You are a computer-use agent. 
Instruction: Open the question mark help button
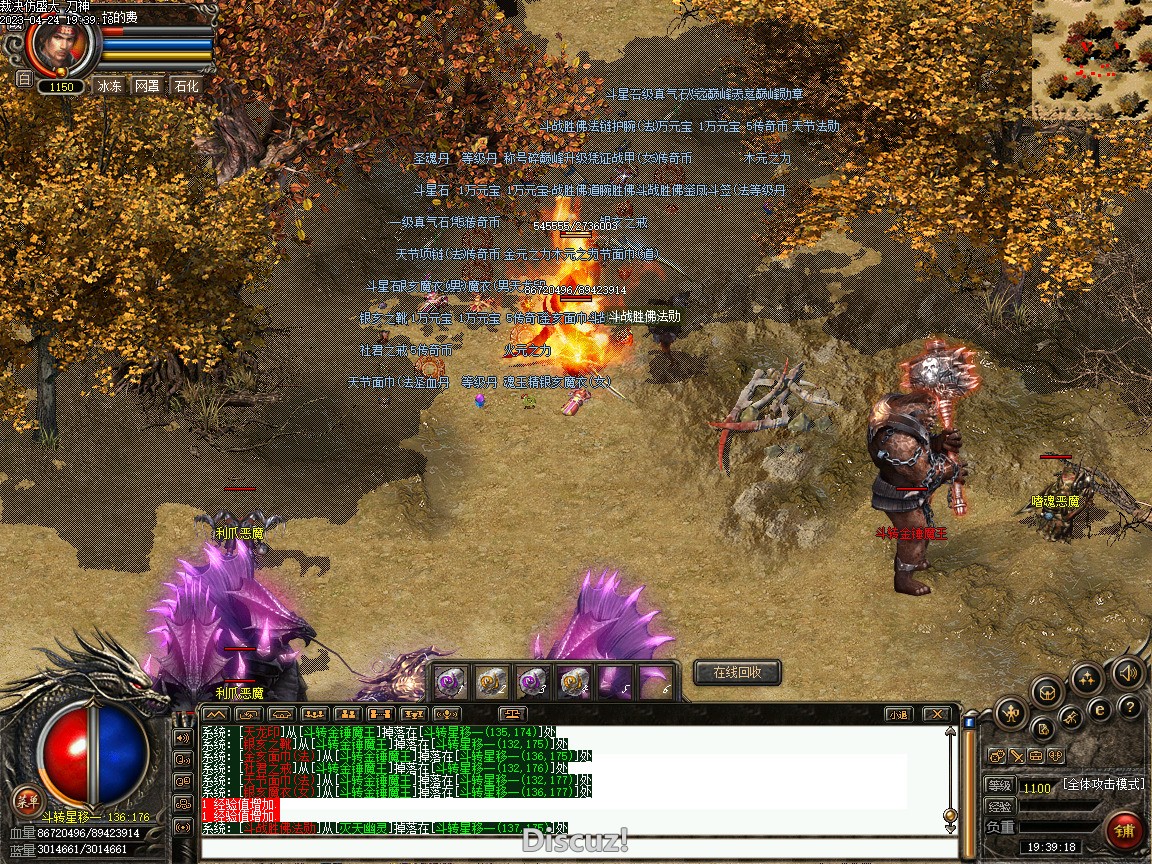click(x=1130, y=707)
